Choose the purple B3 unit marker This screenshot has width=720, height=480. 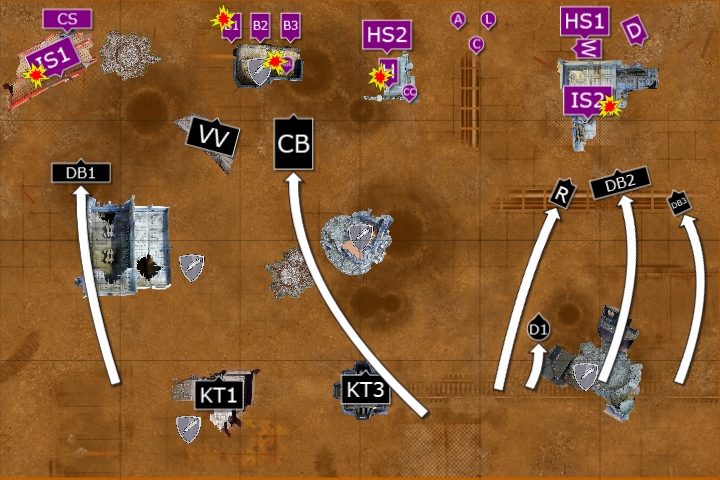tap(290, 25)
